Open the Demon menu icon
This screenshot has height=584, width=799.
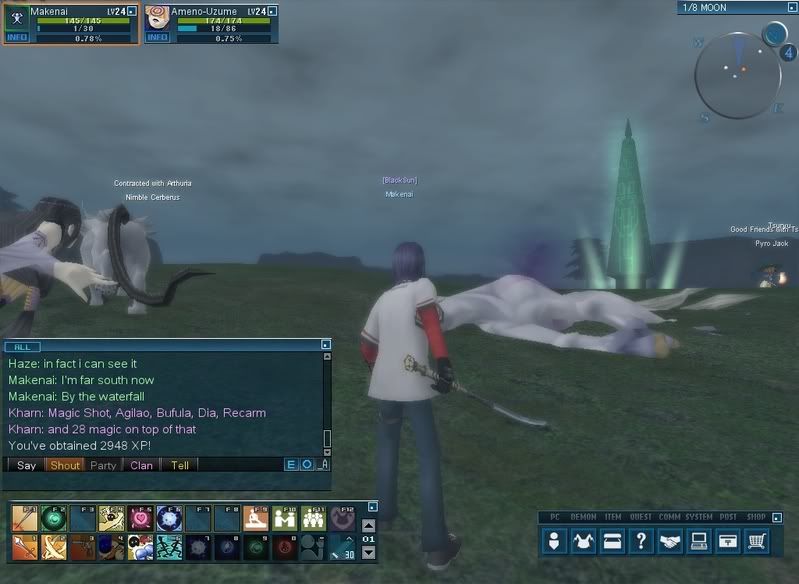[584, 541]
